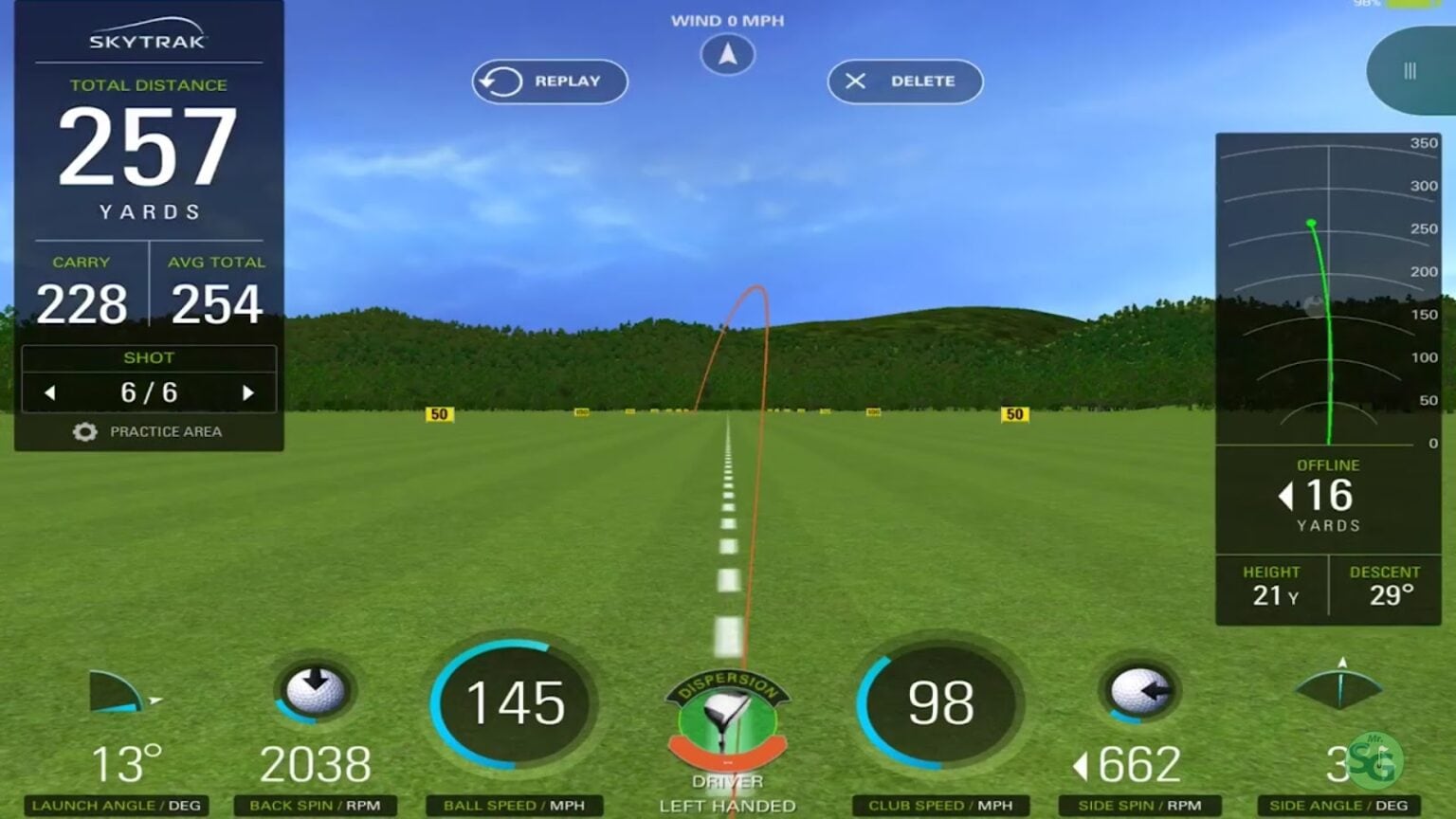The image size is (1456, 819).
Task: Click the Carry distance value 228
Action: (x=82, y=301)
